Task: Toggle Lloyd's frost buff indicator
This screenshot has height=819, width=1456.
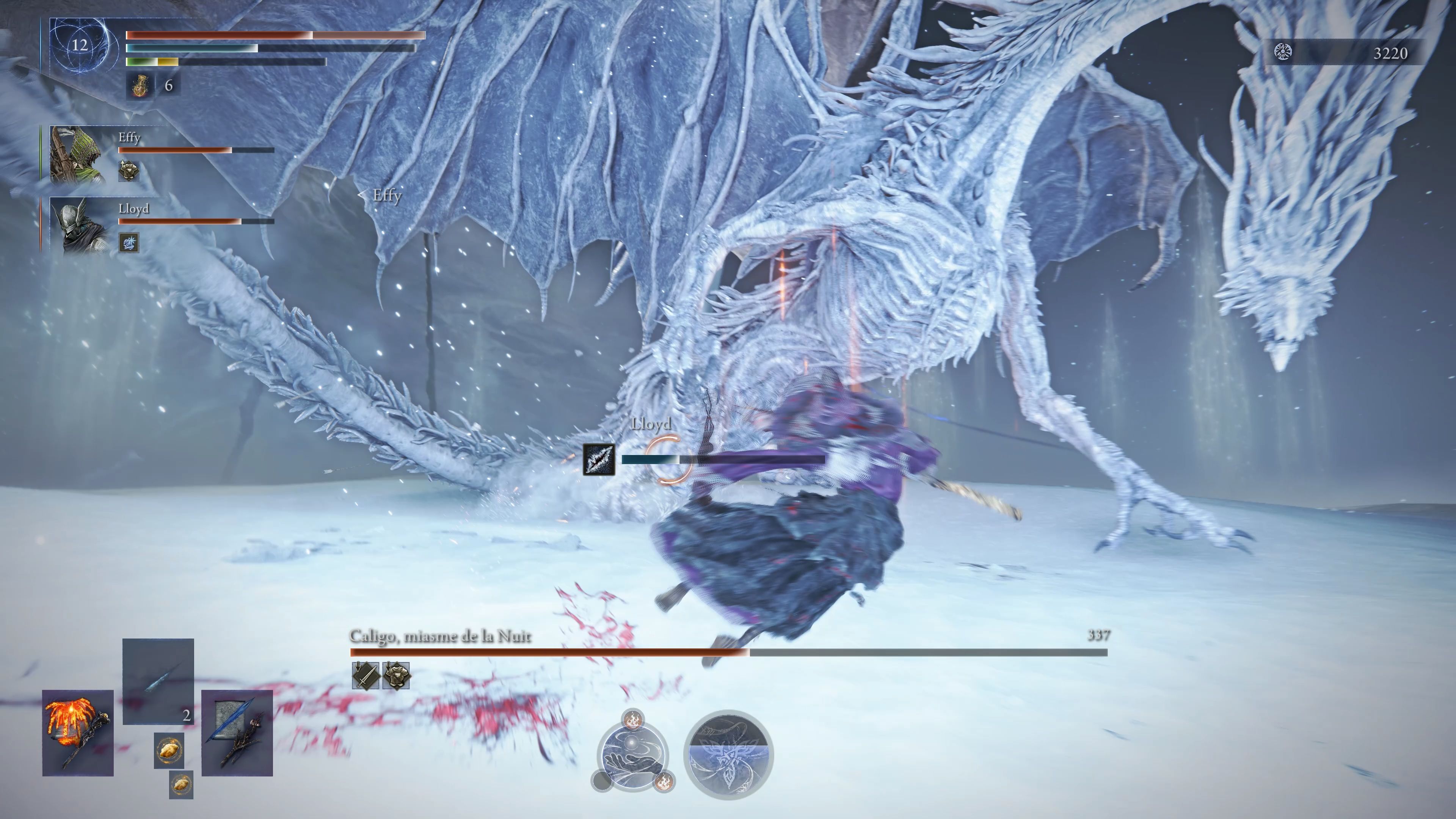Action: point(129,245)
